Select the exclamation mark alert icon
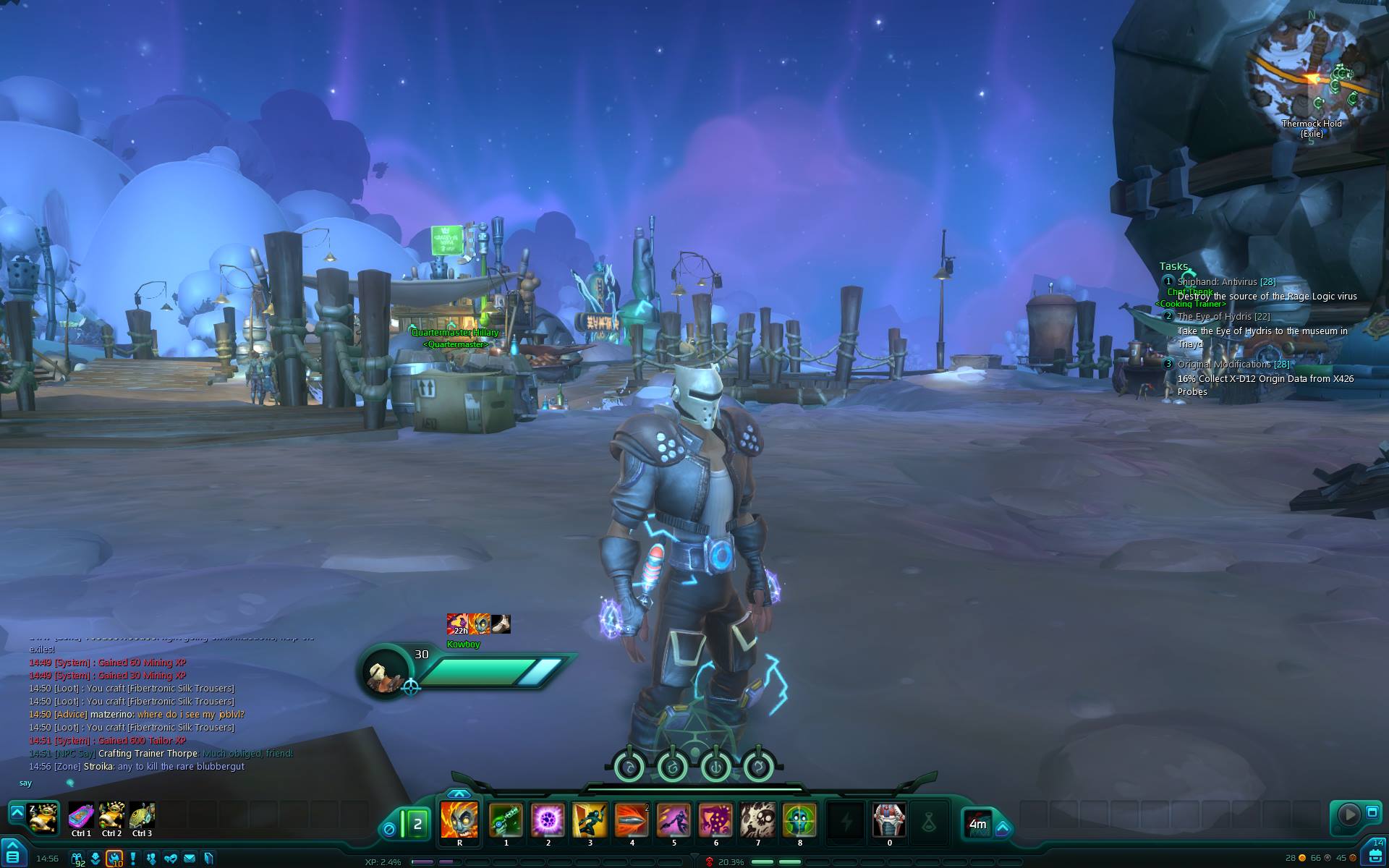The height and width of the screenshot is (868, 1389). [x=133, y=859]
